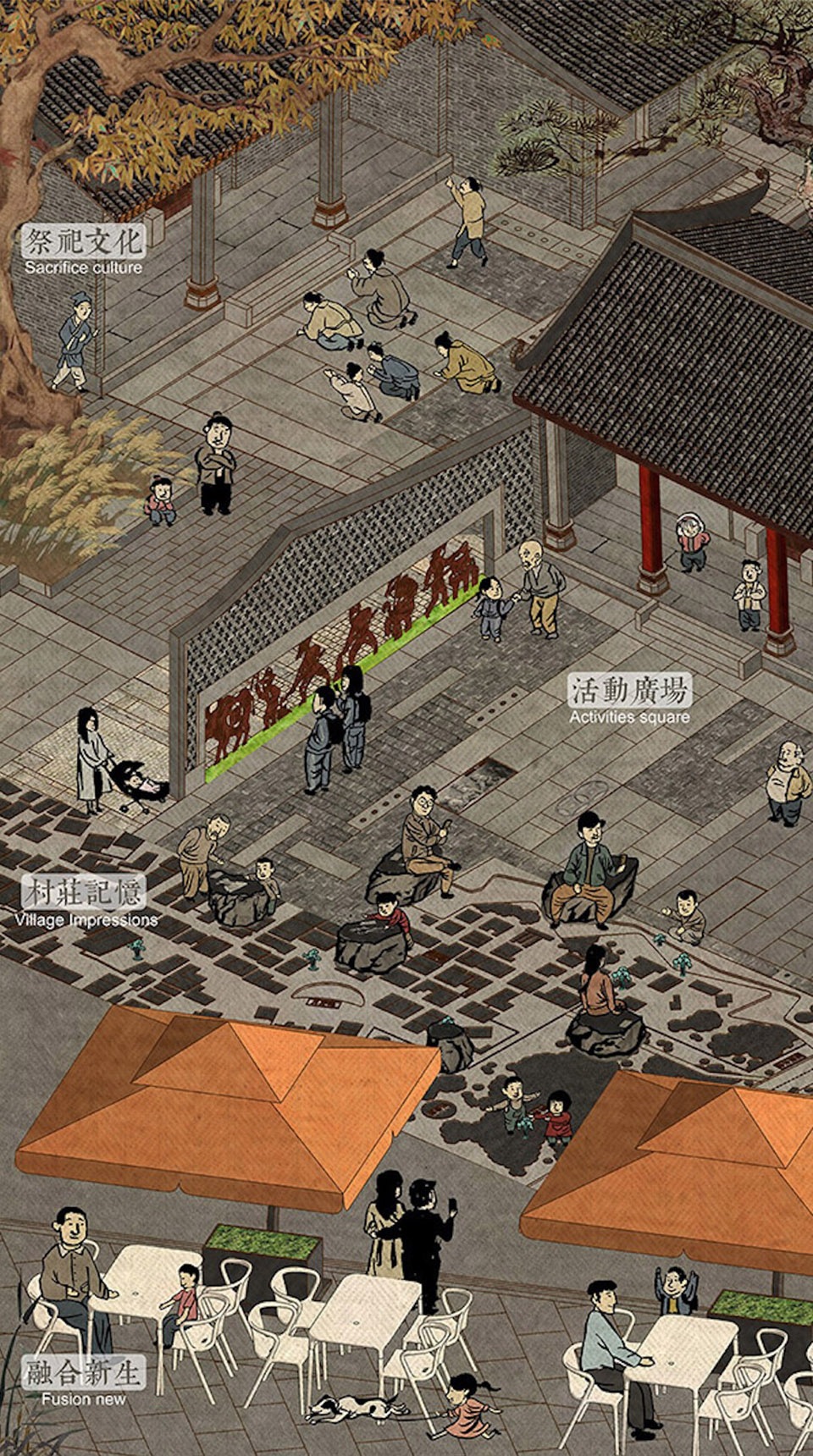
Task: Select the Sacrifice culture label
Action: (x=83, y=251)
